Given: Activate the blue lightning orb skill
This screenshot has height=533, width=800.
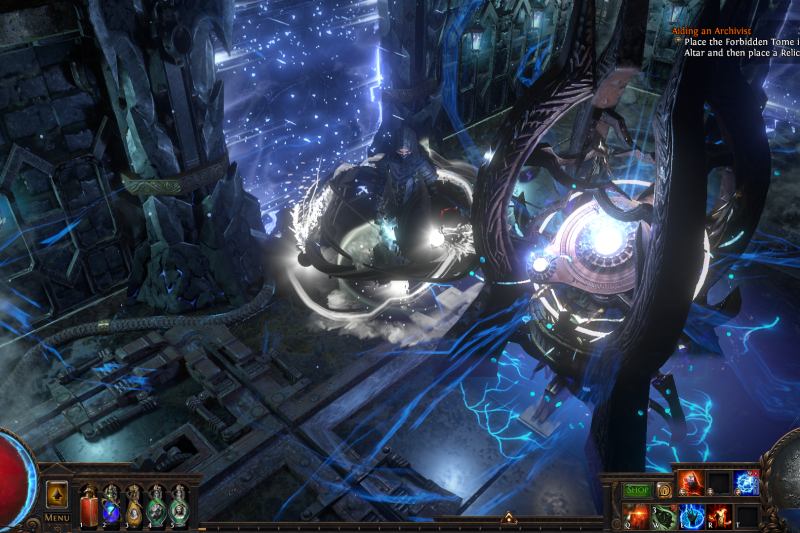Looking at the screenshot, I should tap(748, 483).
